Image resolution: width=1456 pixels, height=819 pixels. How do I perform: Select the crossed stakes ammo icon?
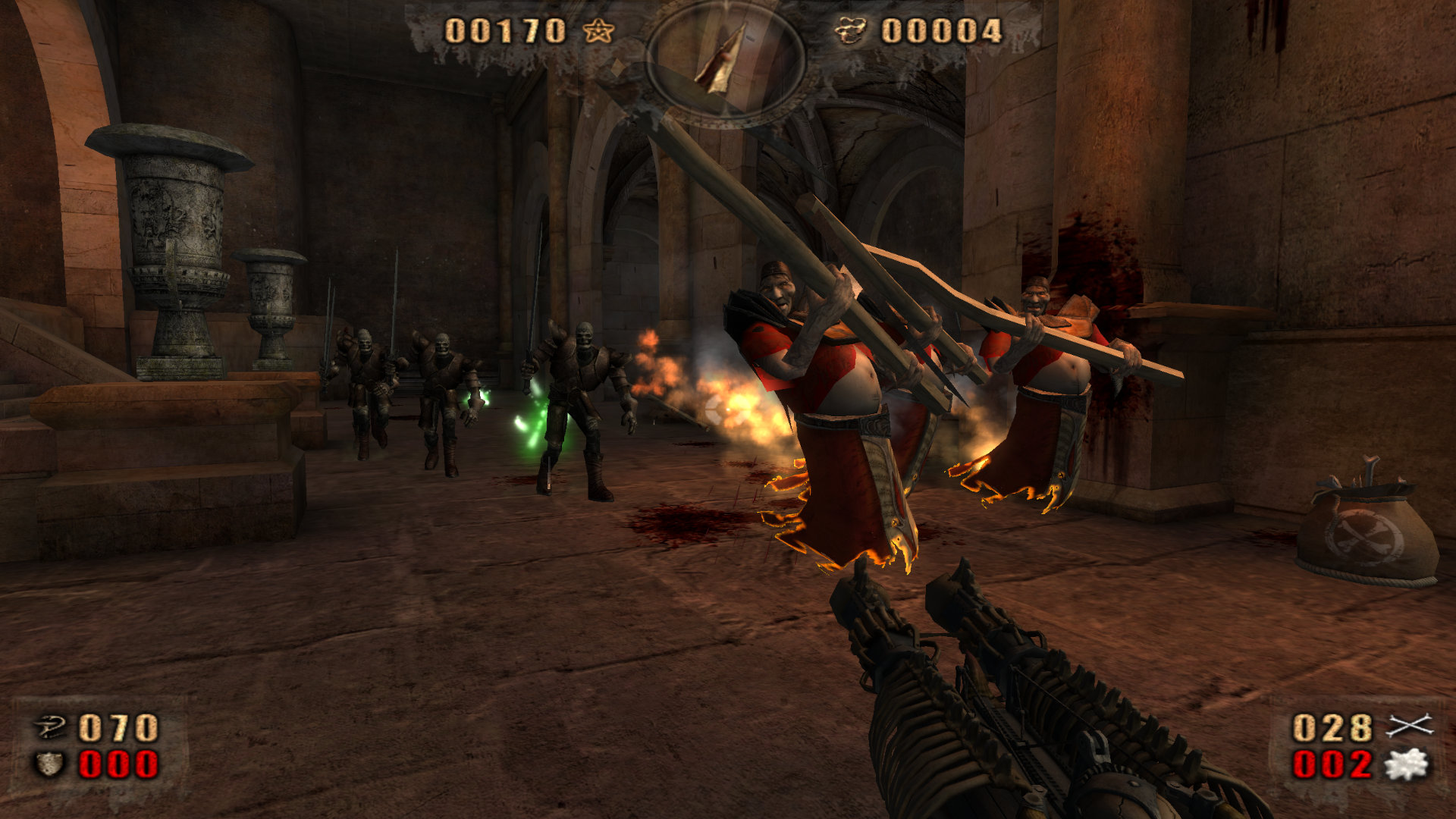(x=1409, y=726)
